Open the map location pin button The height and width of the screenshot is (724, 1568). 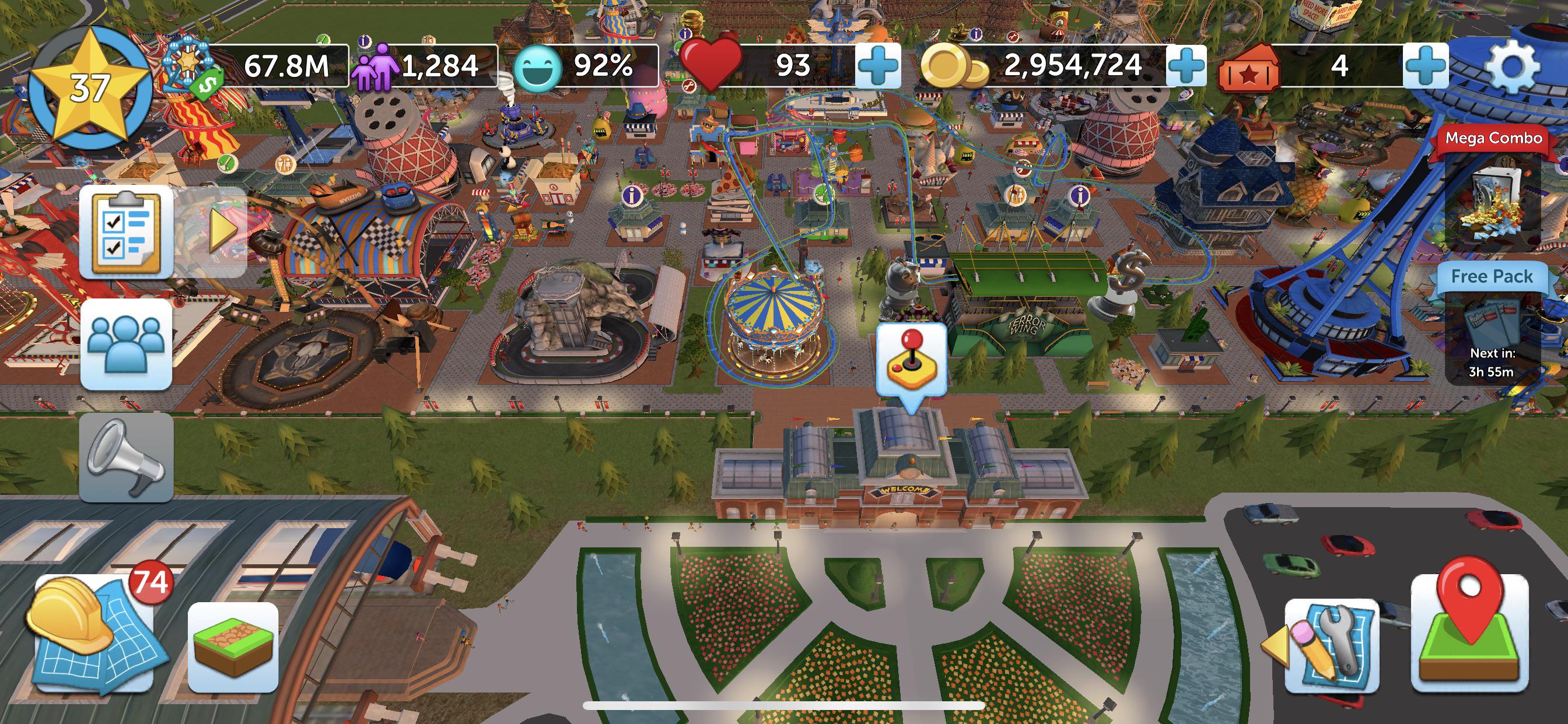pyautogui.click(x=1469, y=632)
